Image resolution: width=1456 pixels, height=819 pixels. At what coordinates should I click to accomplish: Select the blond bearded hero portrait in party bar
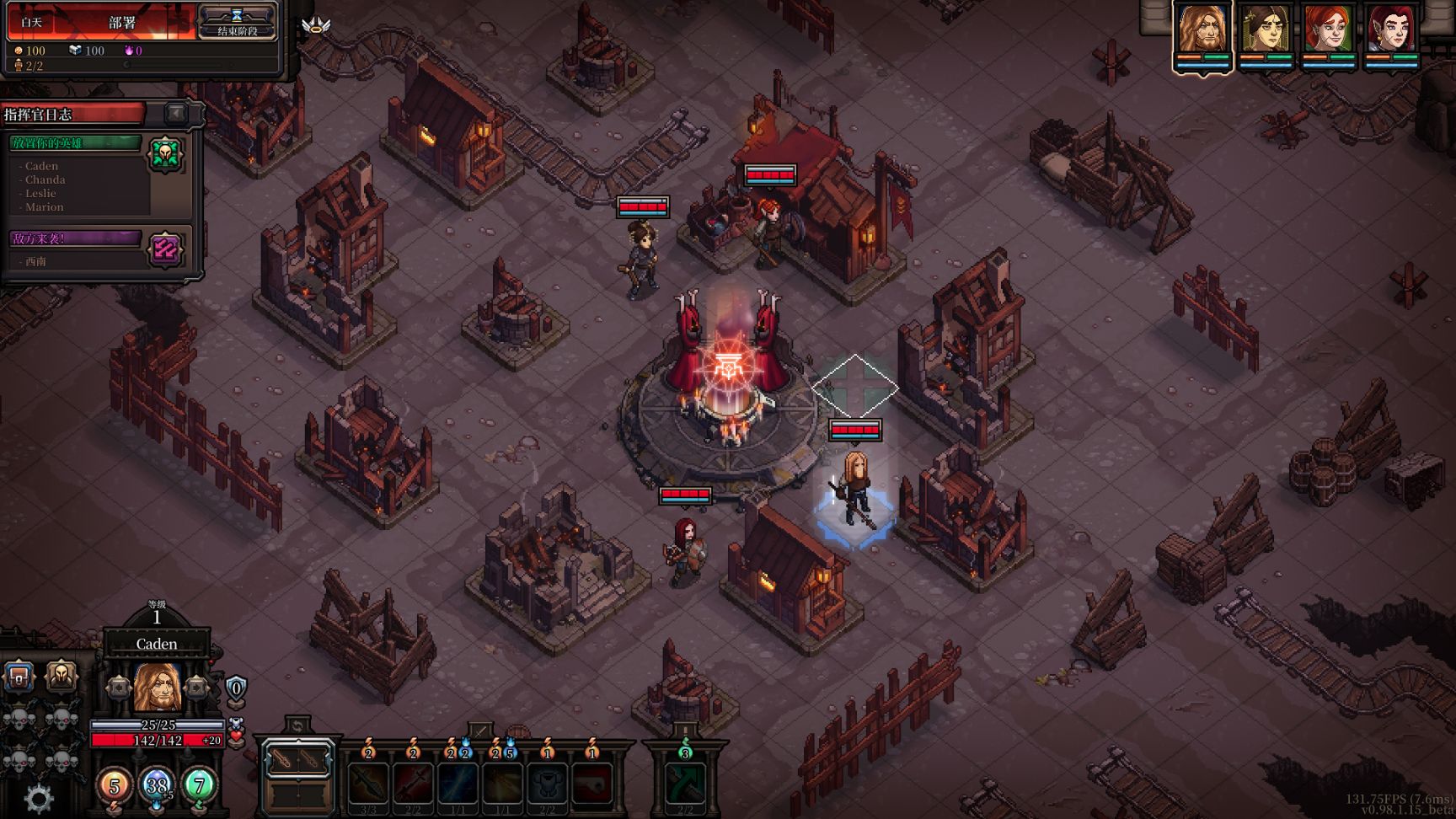(x=1202, y=29)
